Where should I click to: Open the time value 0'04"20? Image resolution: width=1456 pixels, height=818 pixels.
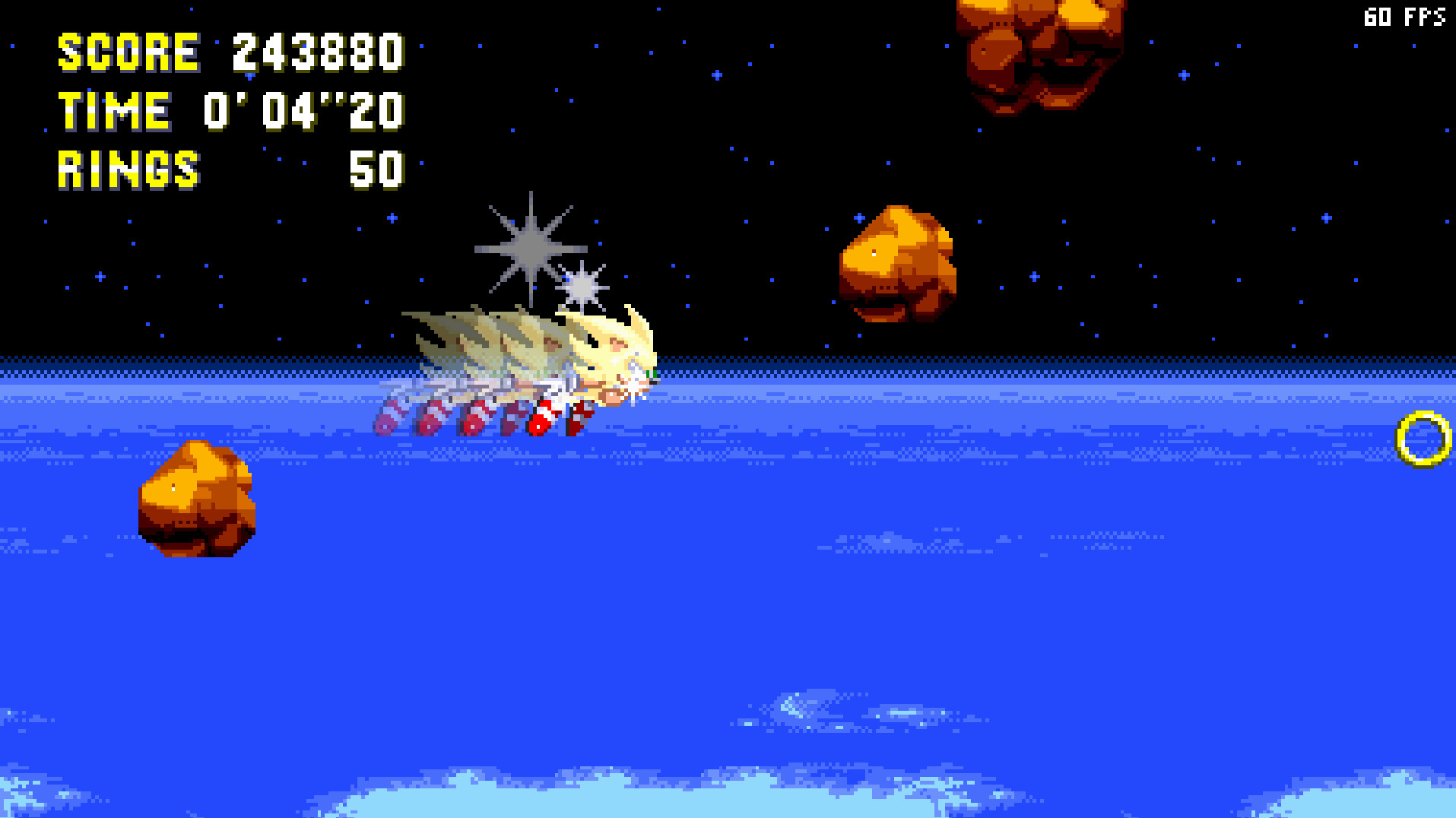303,111
